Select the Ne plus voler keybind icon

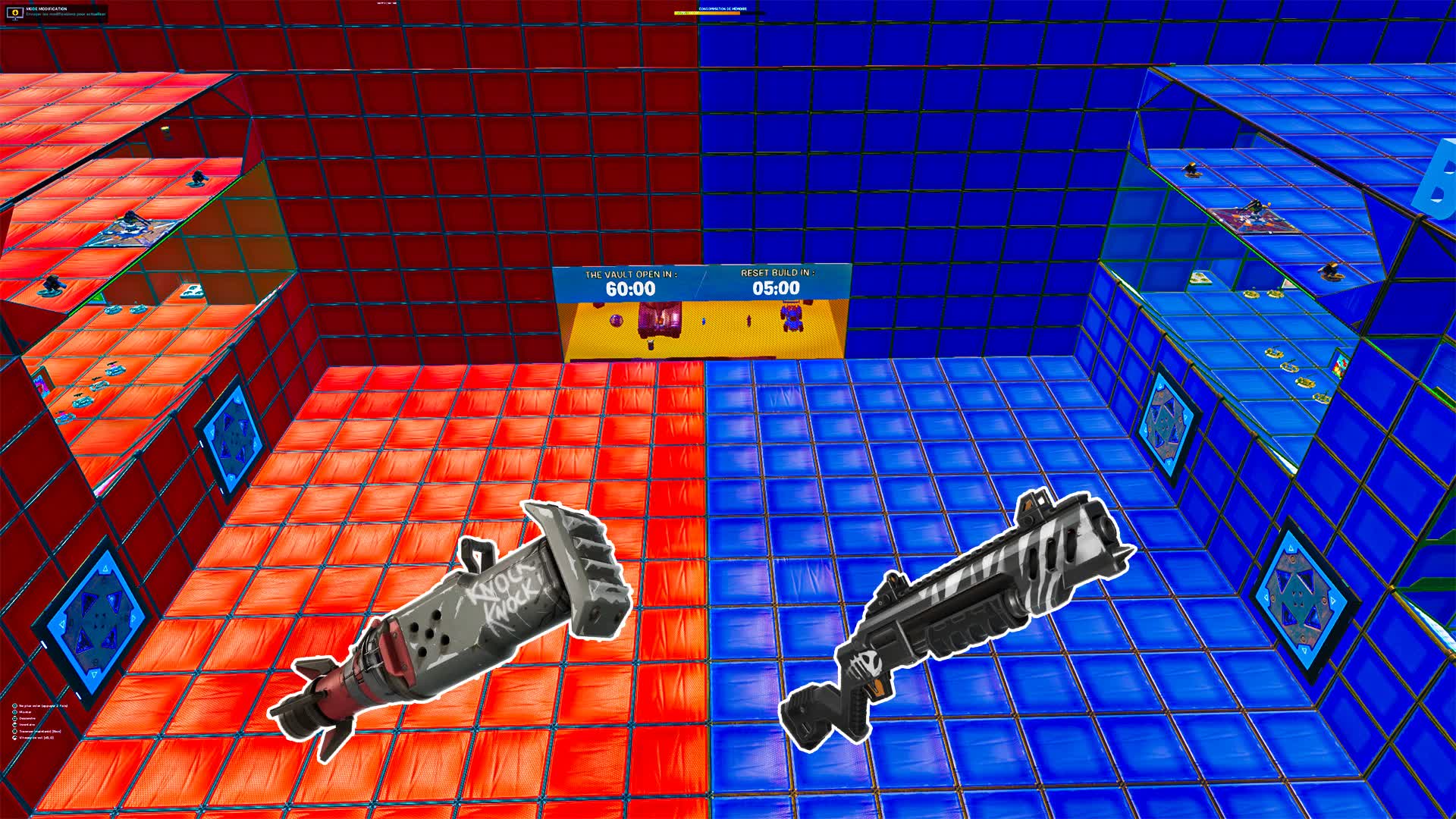[15, 707]
